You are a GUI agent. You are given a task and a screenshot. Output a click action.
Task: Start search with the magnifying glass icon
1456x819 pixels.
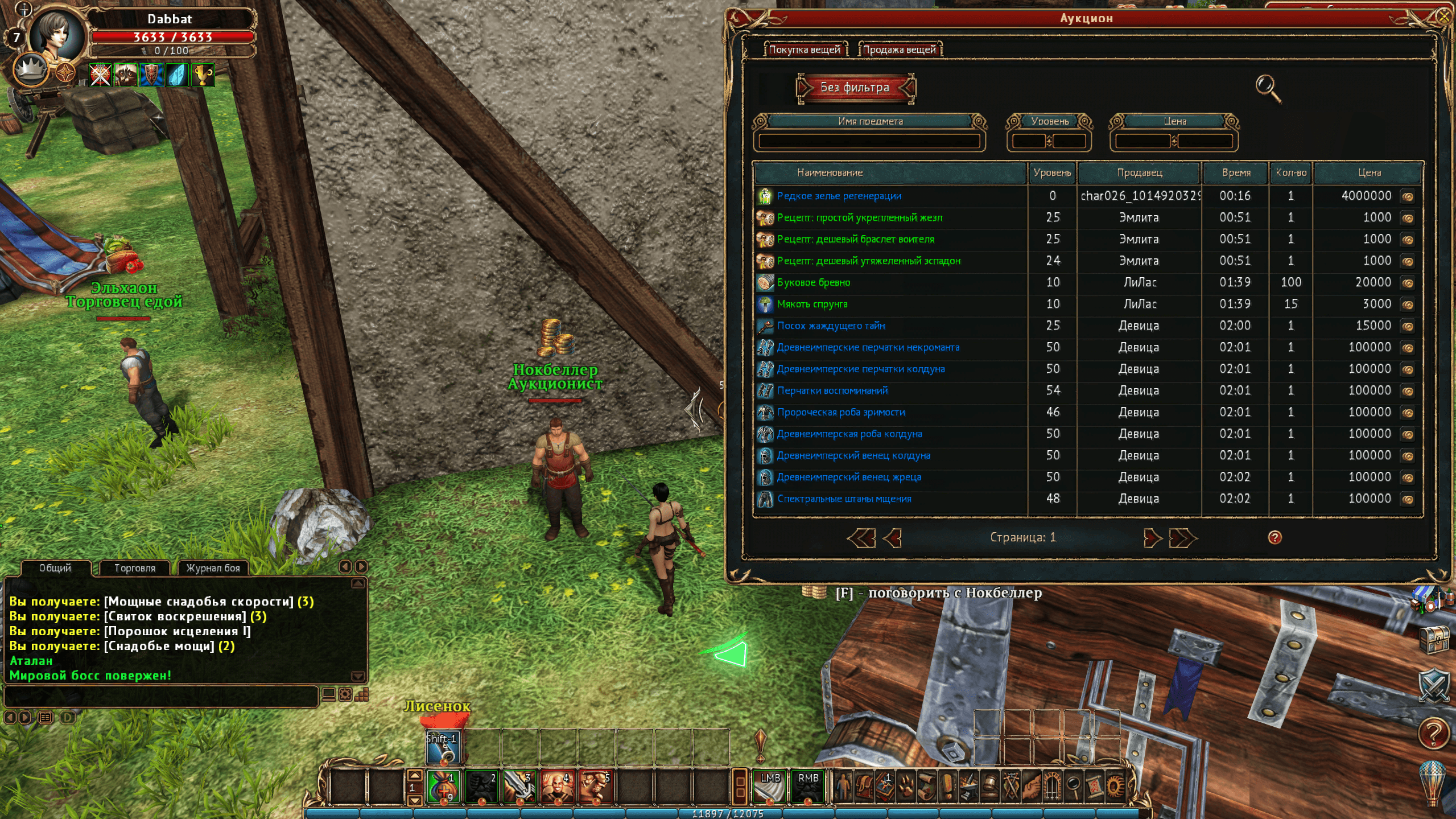1268,88
